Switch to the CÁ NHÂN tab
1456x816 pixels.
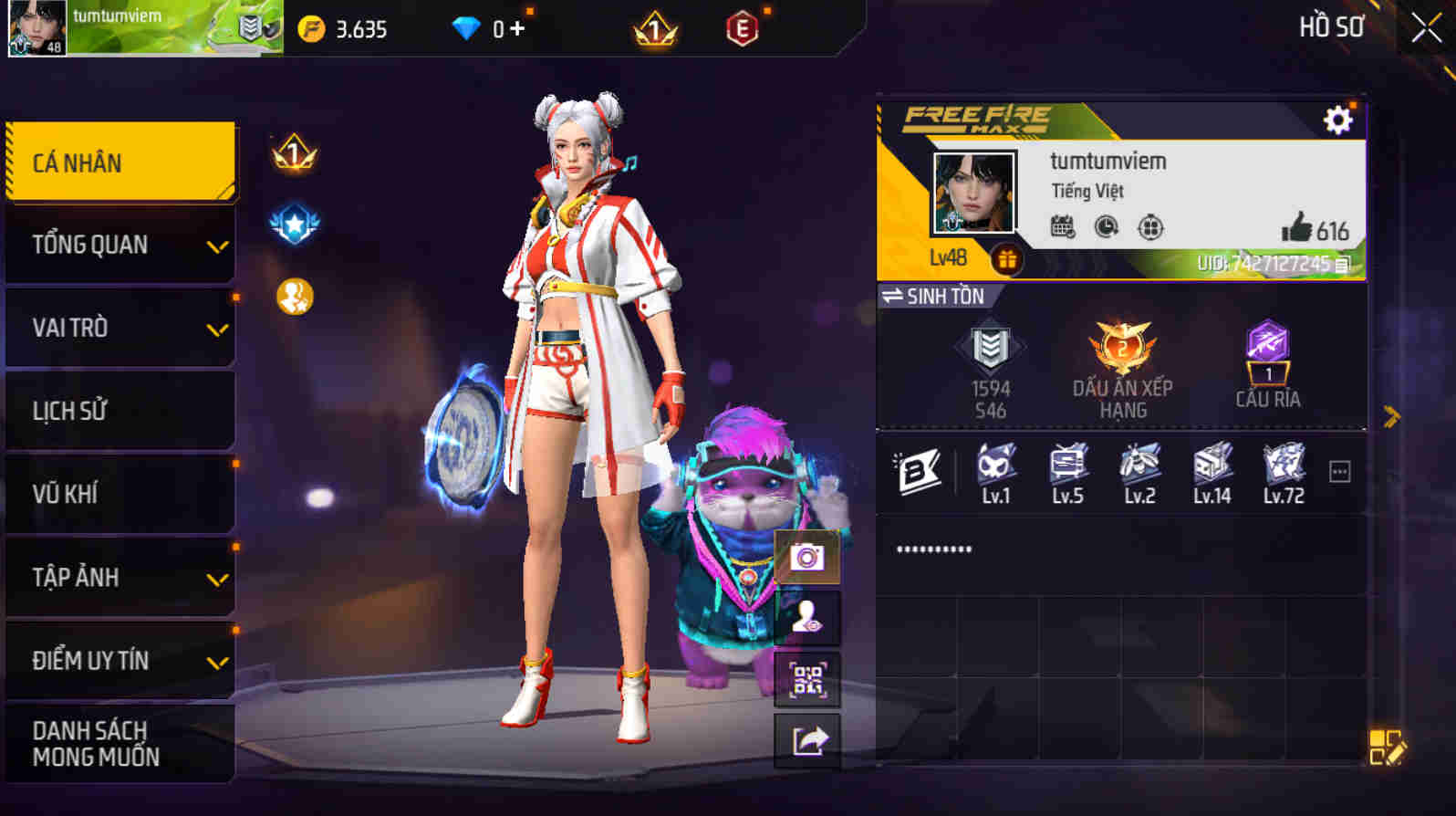120,161
